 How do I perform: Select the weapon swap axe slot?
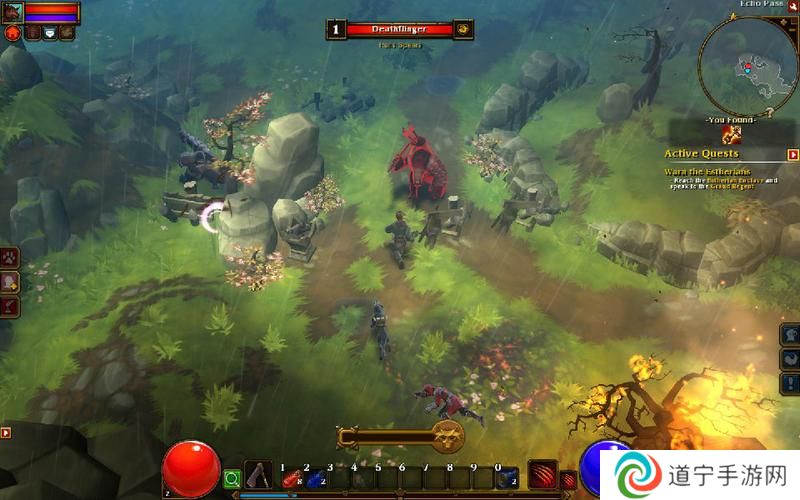pos(259,475)
